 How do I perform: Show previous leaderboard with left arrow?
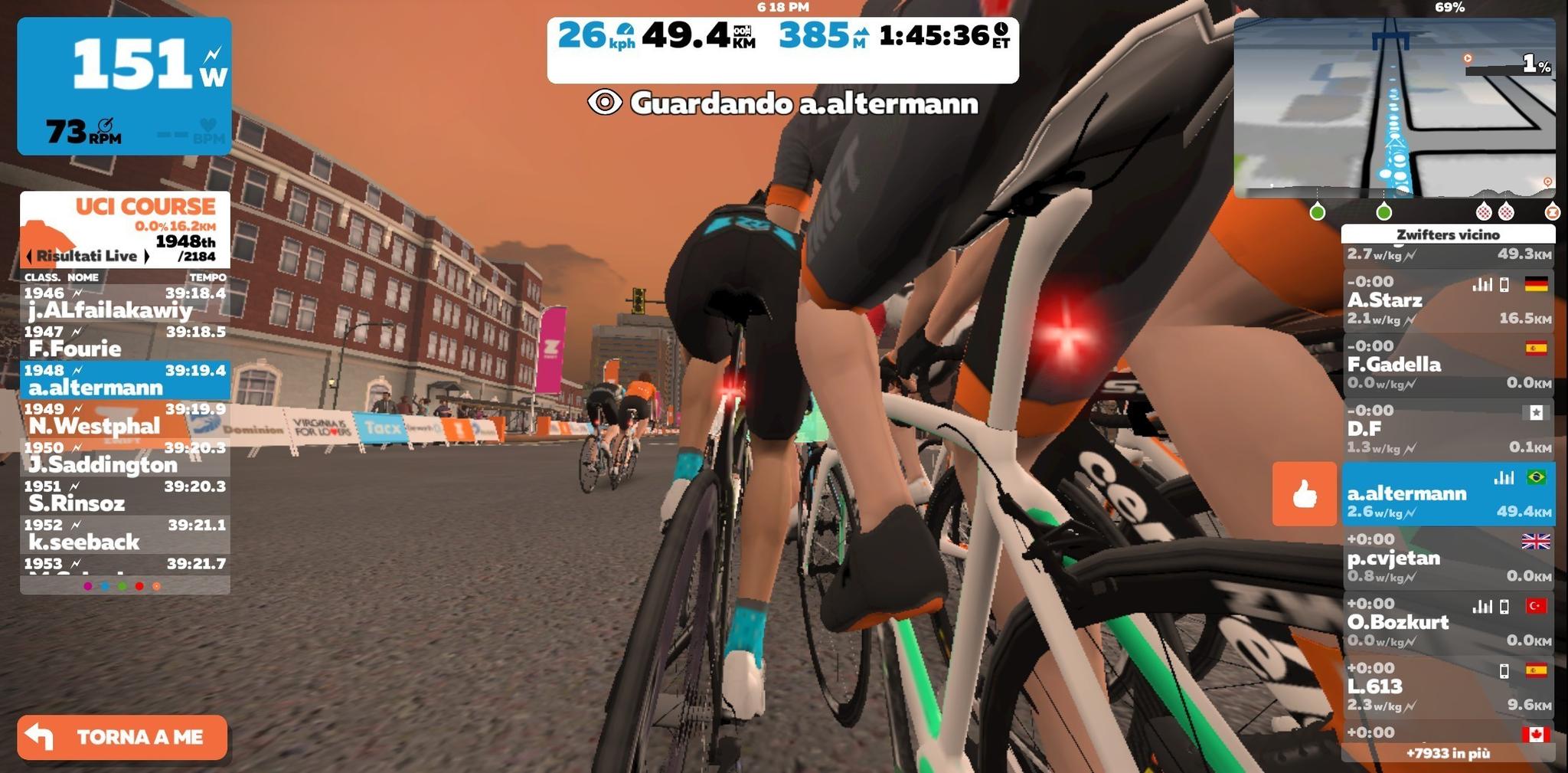pos(29,256)
